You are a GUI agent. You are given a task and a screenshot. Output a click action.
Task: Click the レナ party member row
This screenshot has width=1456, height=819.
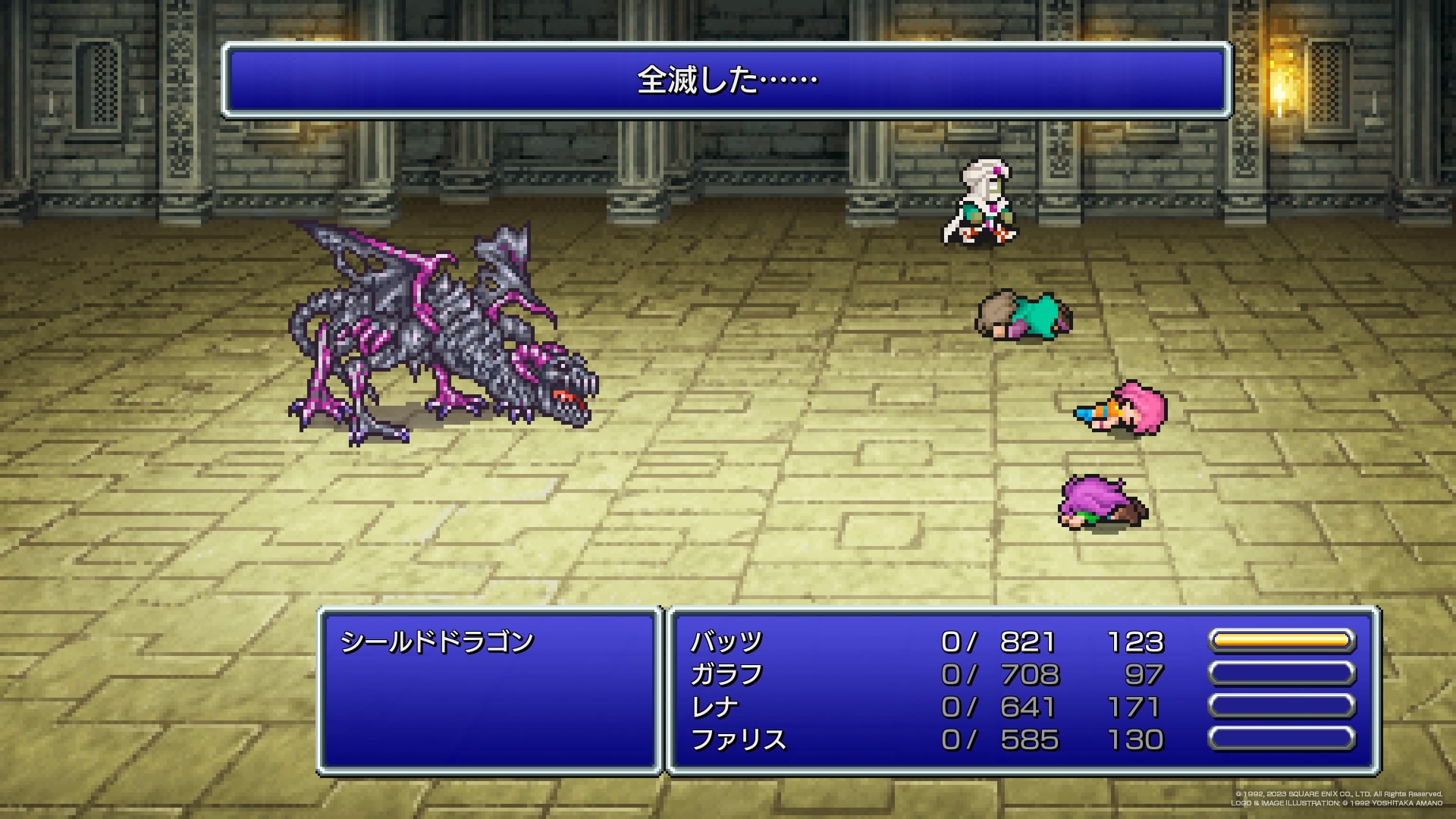pos(714,708)
